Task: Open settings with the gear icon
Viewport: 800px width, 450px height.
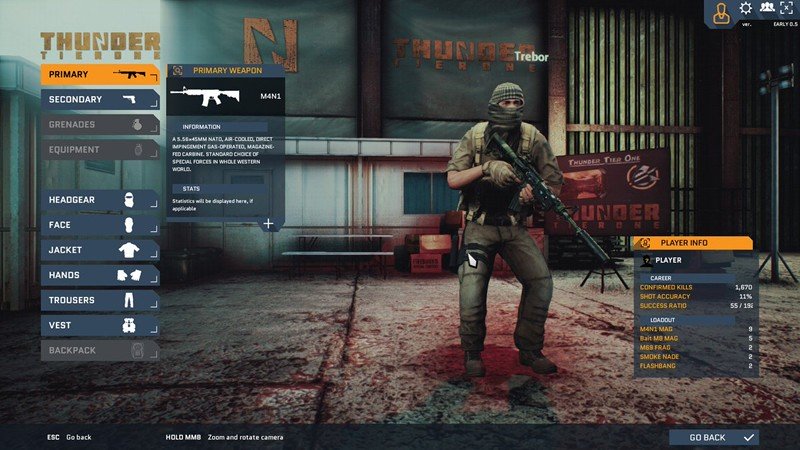Action: [x=746, y=9]
